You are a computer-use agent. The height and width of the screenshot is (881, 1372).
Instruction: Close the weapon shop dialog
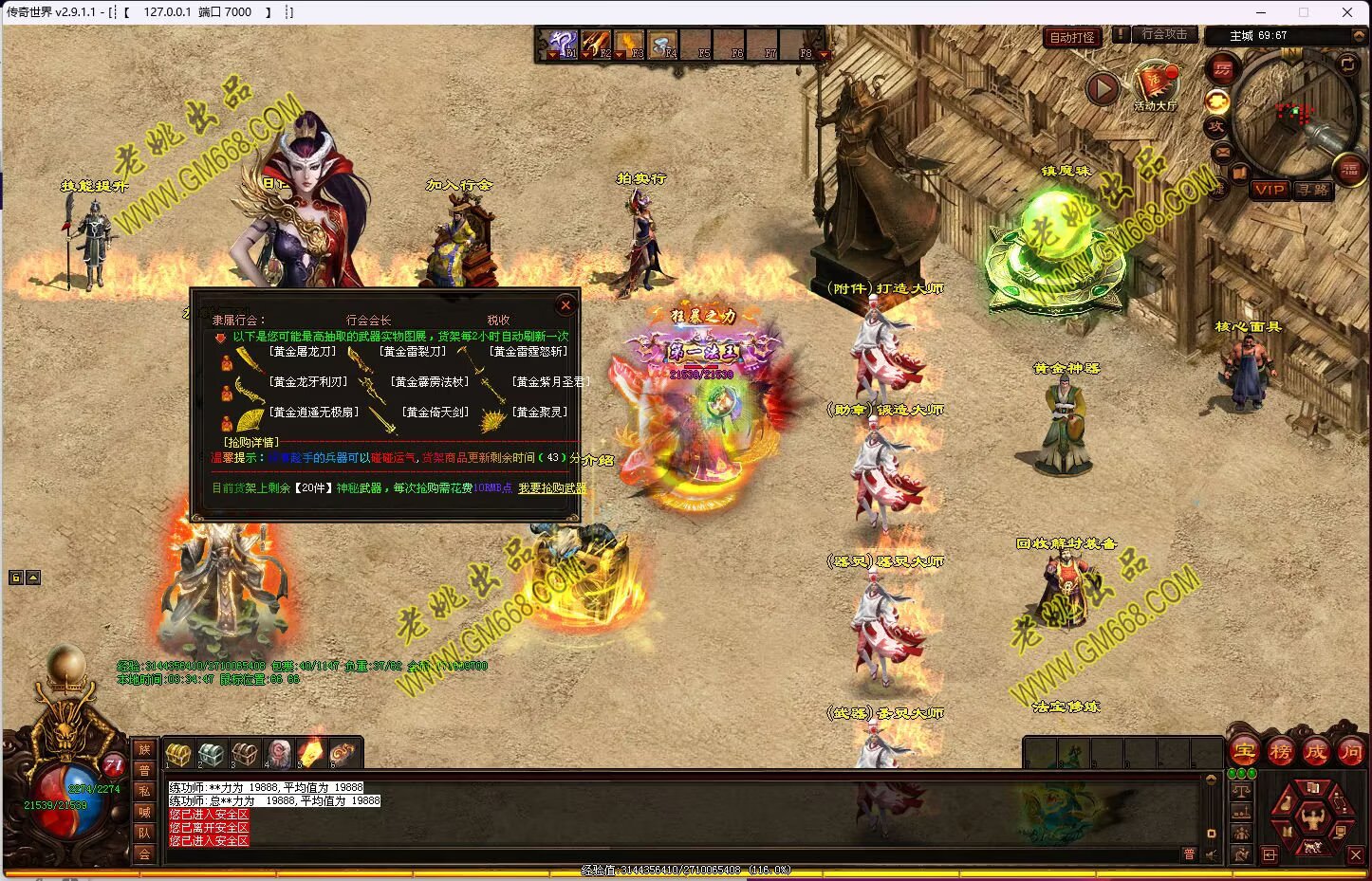tap(565, 305)
